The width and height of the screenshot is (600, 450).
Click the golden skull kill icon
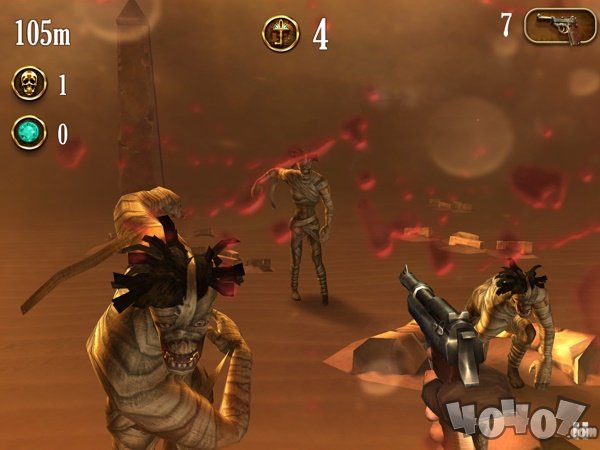(x=29, y=83)
